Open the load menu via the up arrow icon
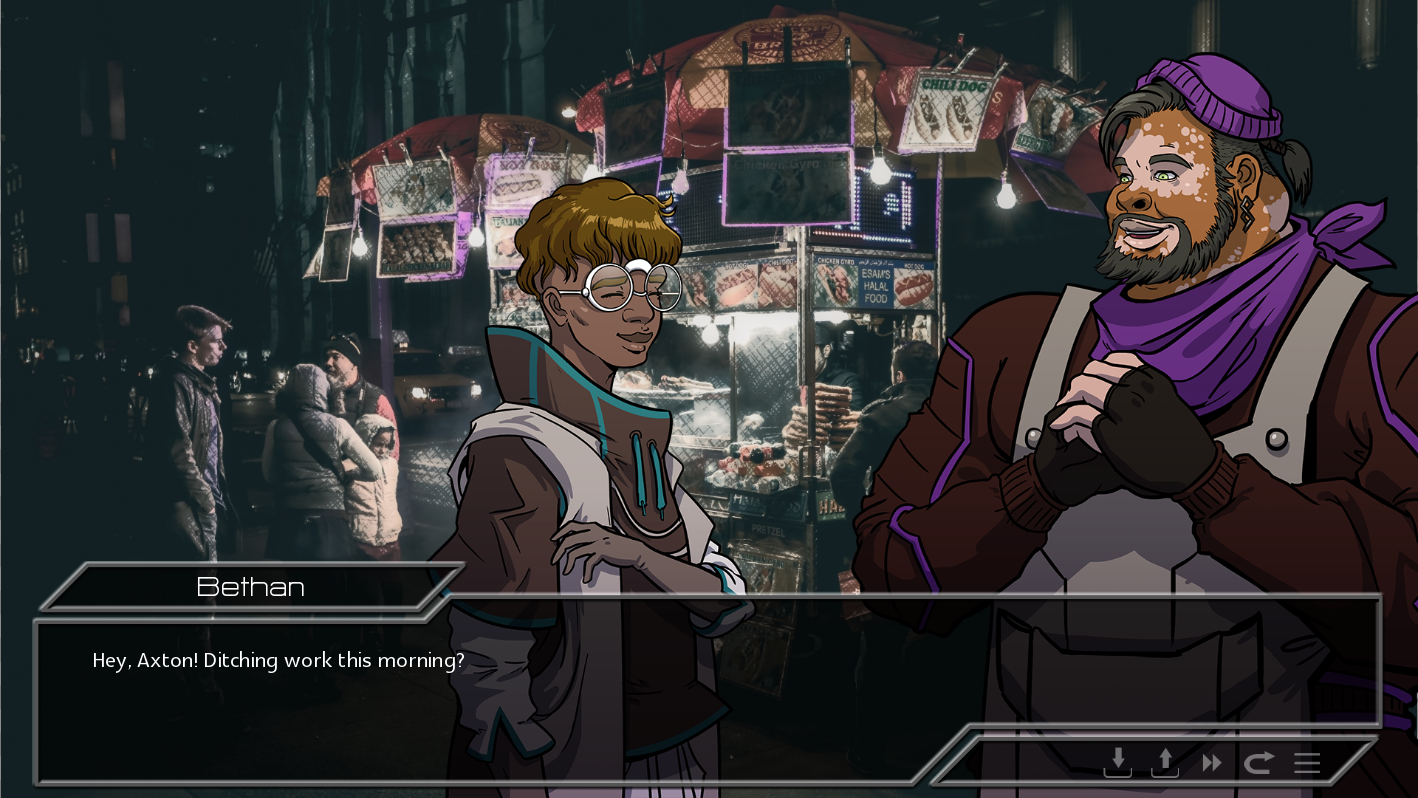Screen dimensions: 1418x798 (1164, 763)
